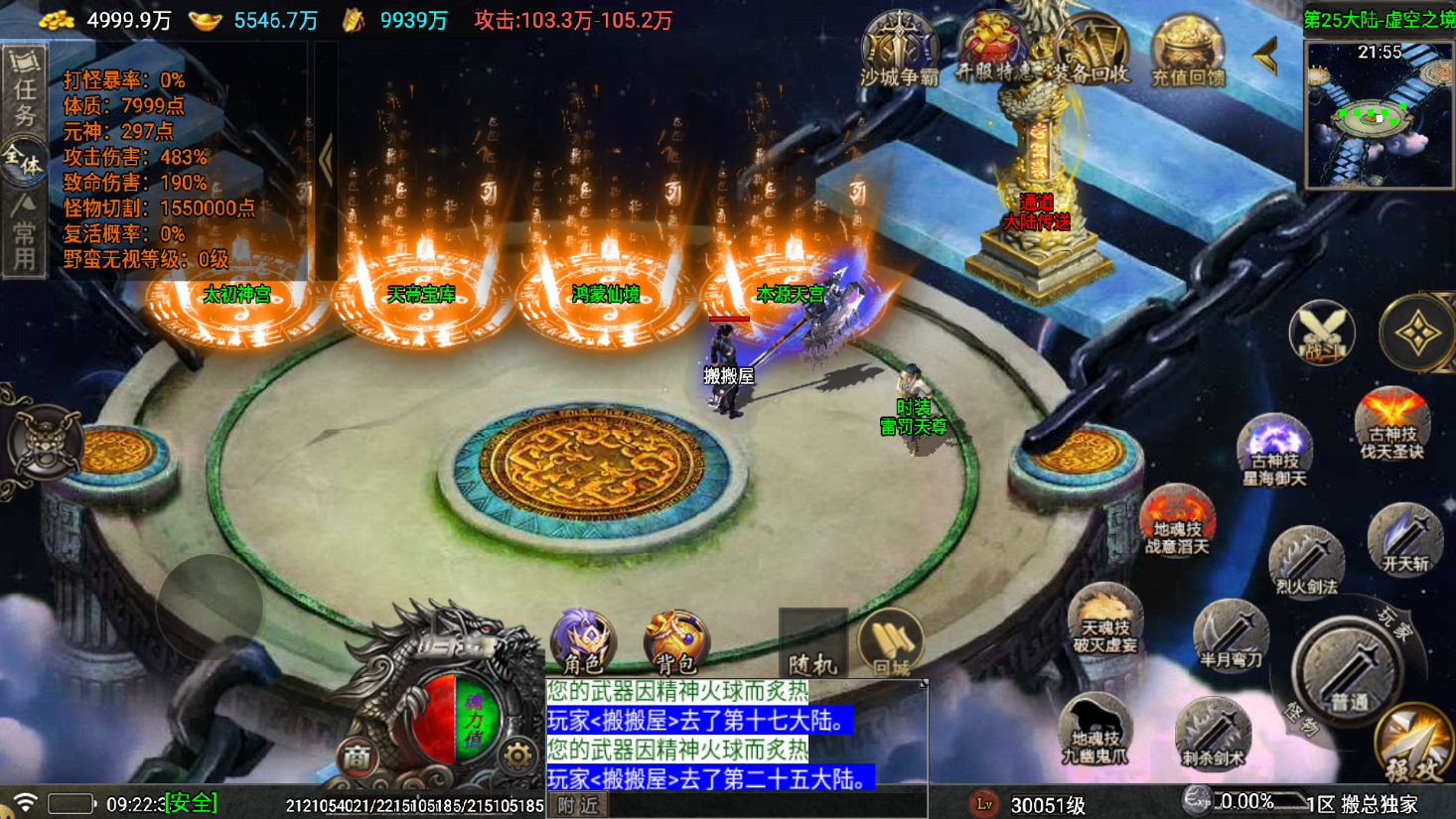
Task: Open the 装备回收 equipment recycle
Action: (1091, 50)
